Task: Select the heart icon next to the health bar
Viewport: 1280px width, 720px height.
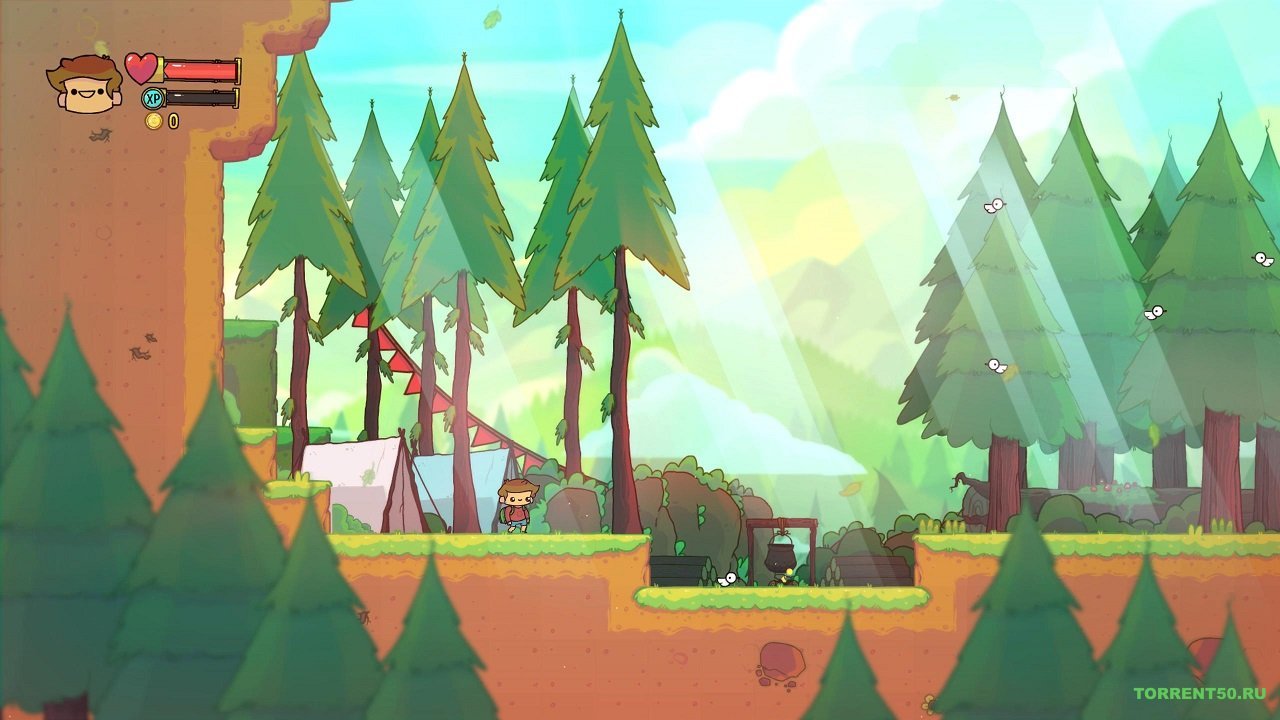Action: [x=141, y=67]
